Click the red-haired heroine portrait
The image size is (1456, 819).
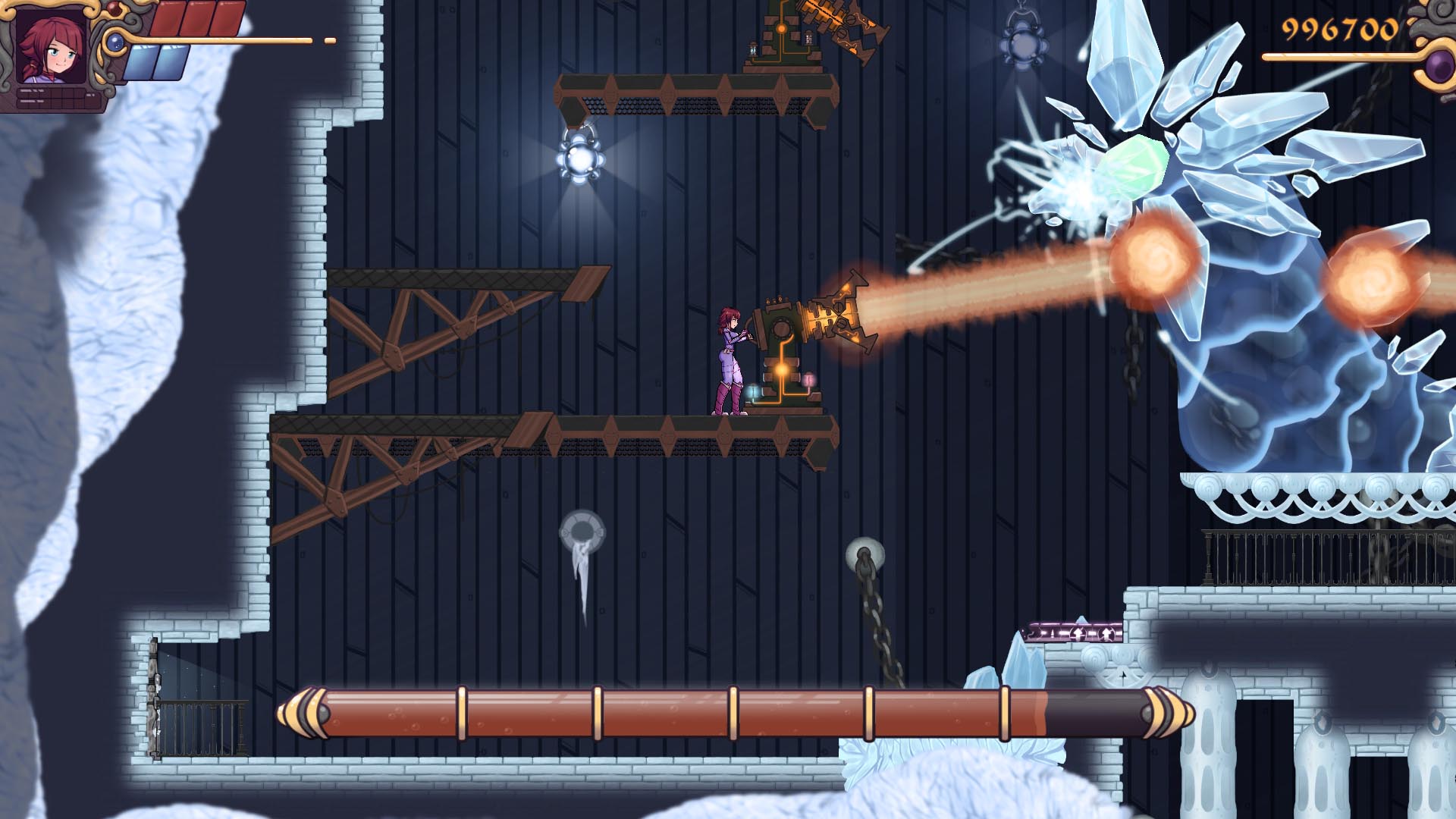50,47
